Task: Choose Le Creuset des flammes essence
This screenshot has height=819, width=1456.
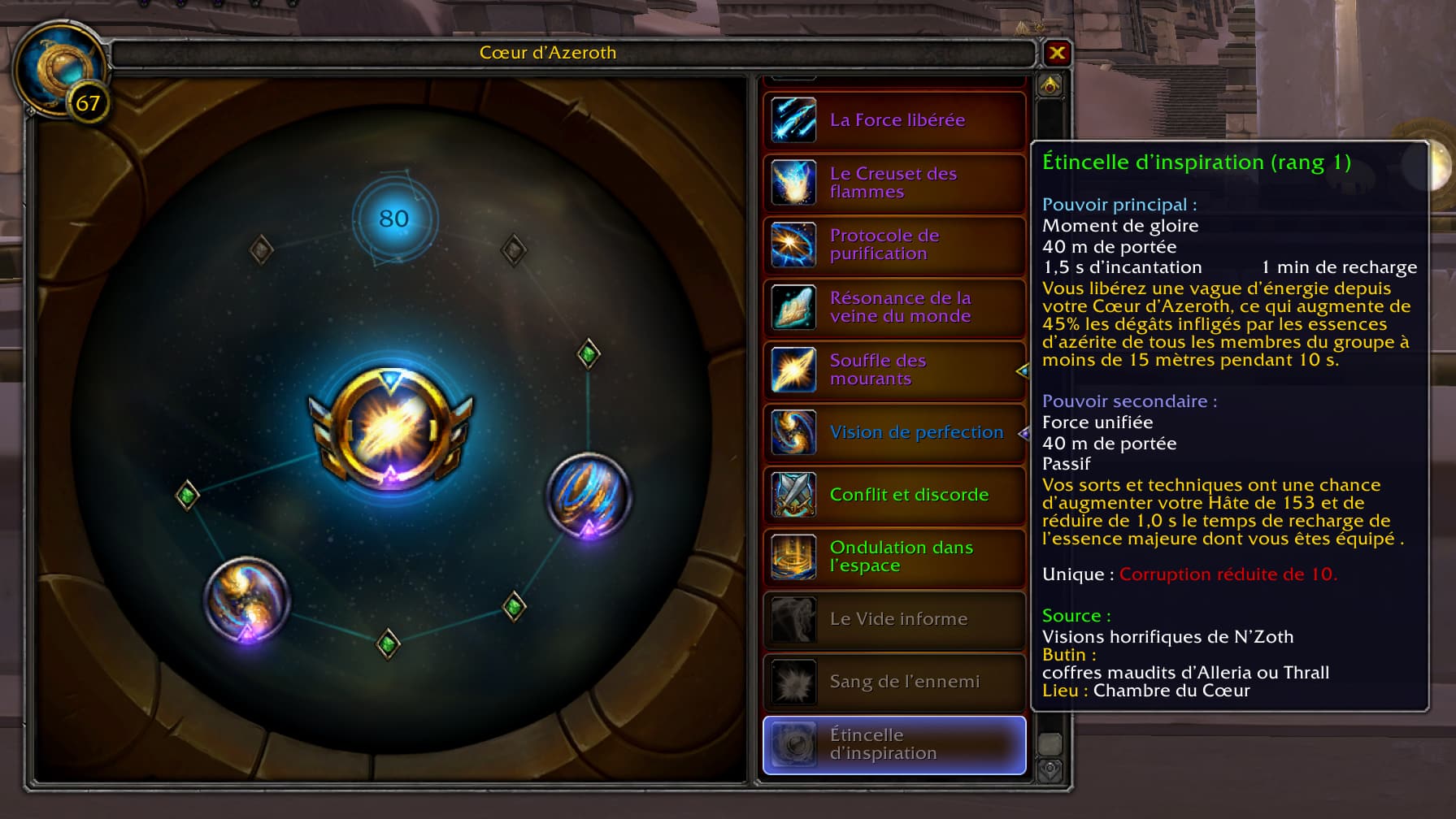Action: pyautogui.click(x=894, y=183)
